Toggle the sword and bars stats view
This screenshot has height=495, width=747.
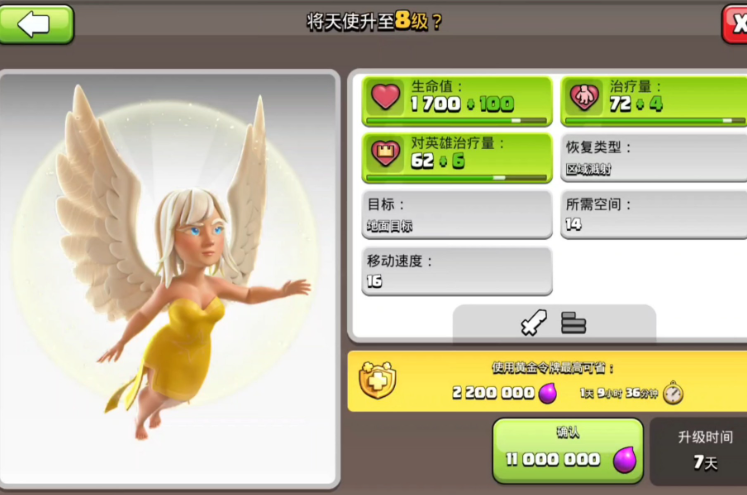point(554,323)
